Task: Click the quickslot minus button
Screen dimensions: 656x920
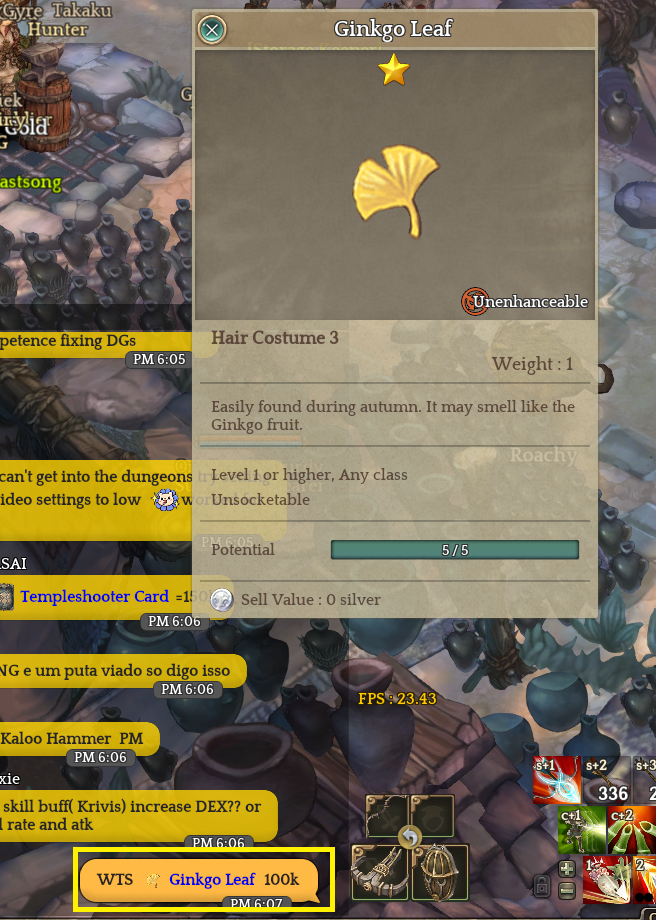Action: (566, 889)
